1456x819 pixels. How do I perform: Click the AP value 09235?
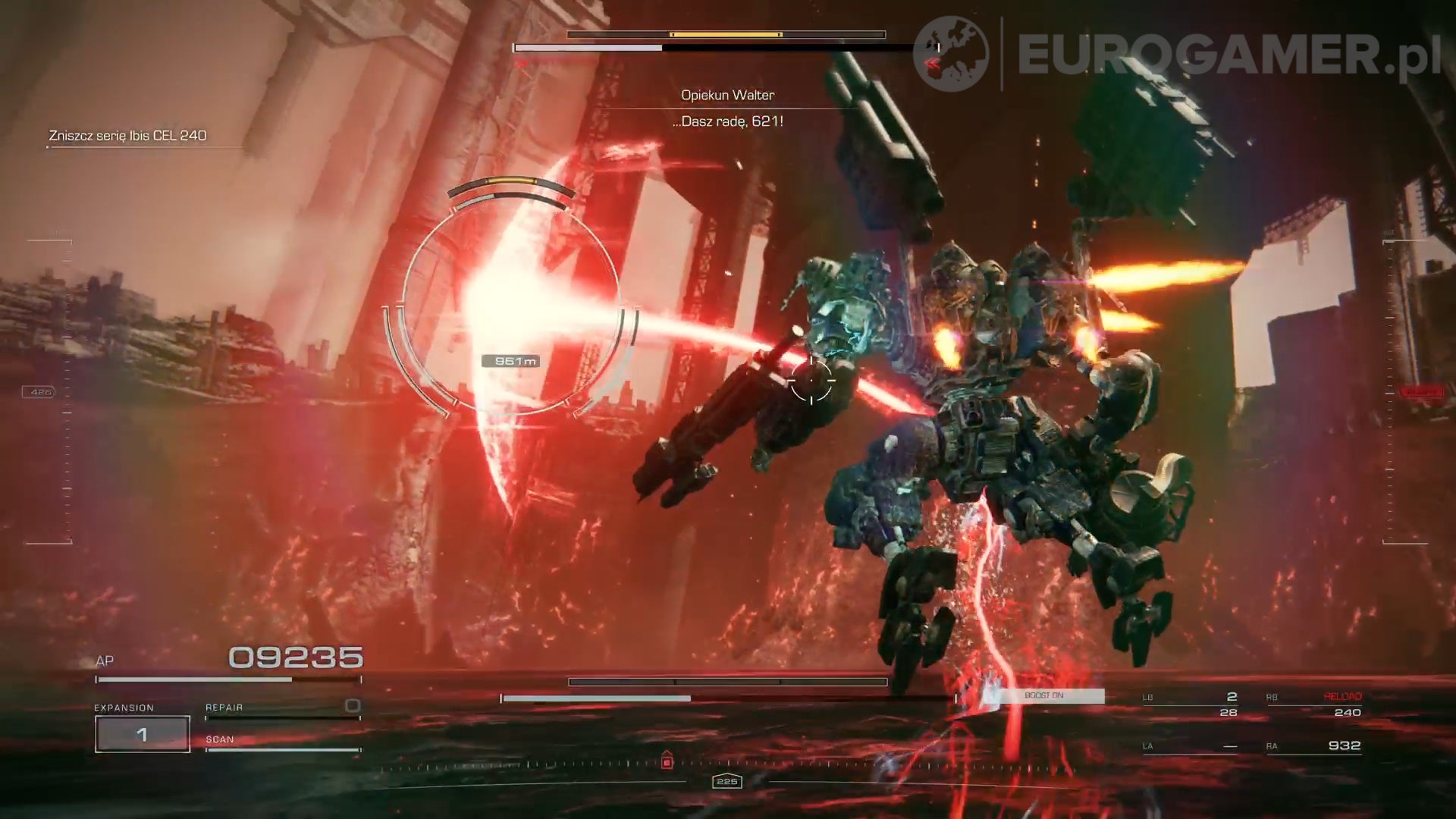pos(294,658)
